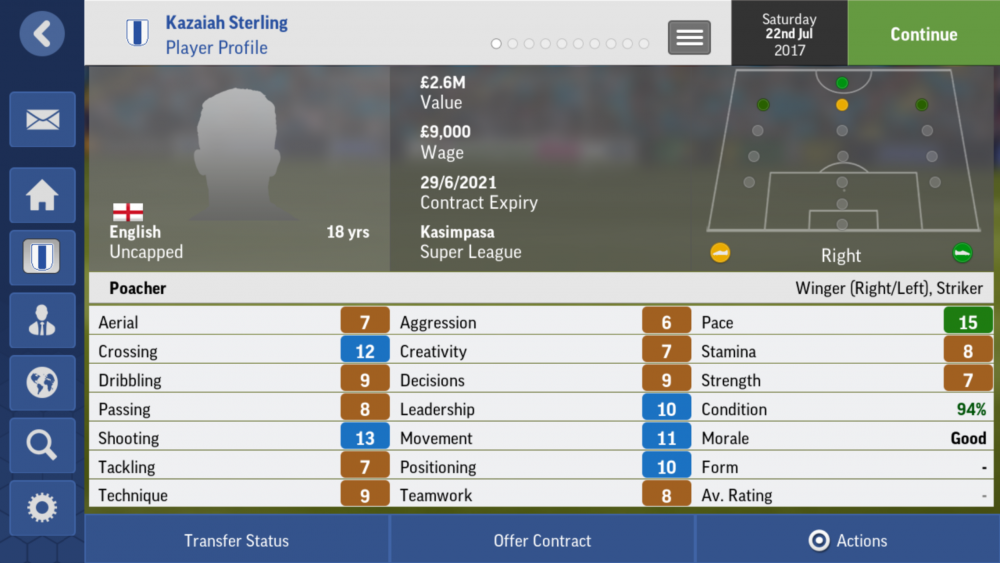The image size is (1000, 563).
Task: Go to the home screen
Action: tap(42, 195)
